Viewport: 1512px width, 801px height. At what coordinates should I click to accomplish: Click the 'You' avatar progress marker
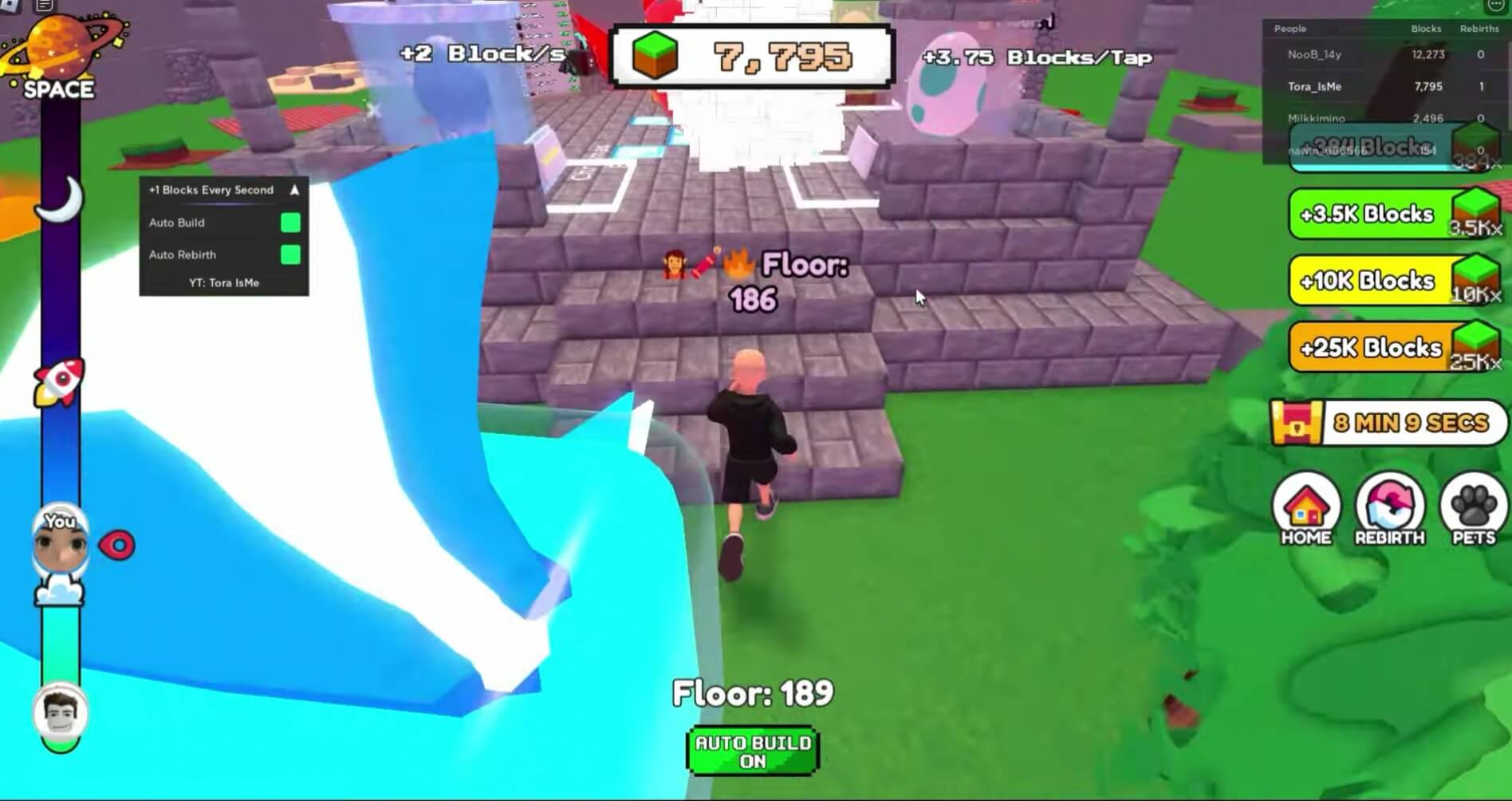coord(60,543)
